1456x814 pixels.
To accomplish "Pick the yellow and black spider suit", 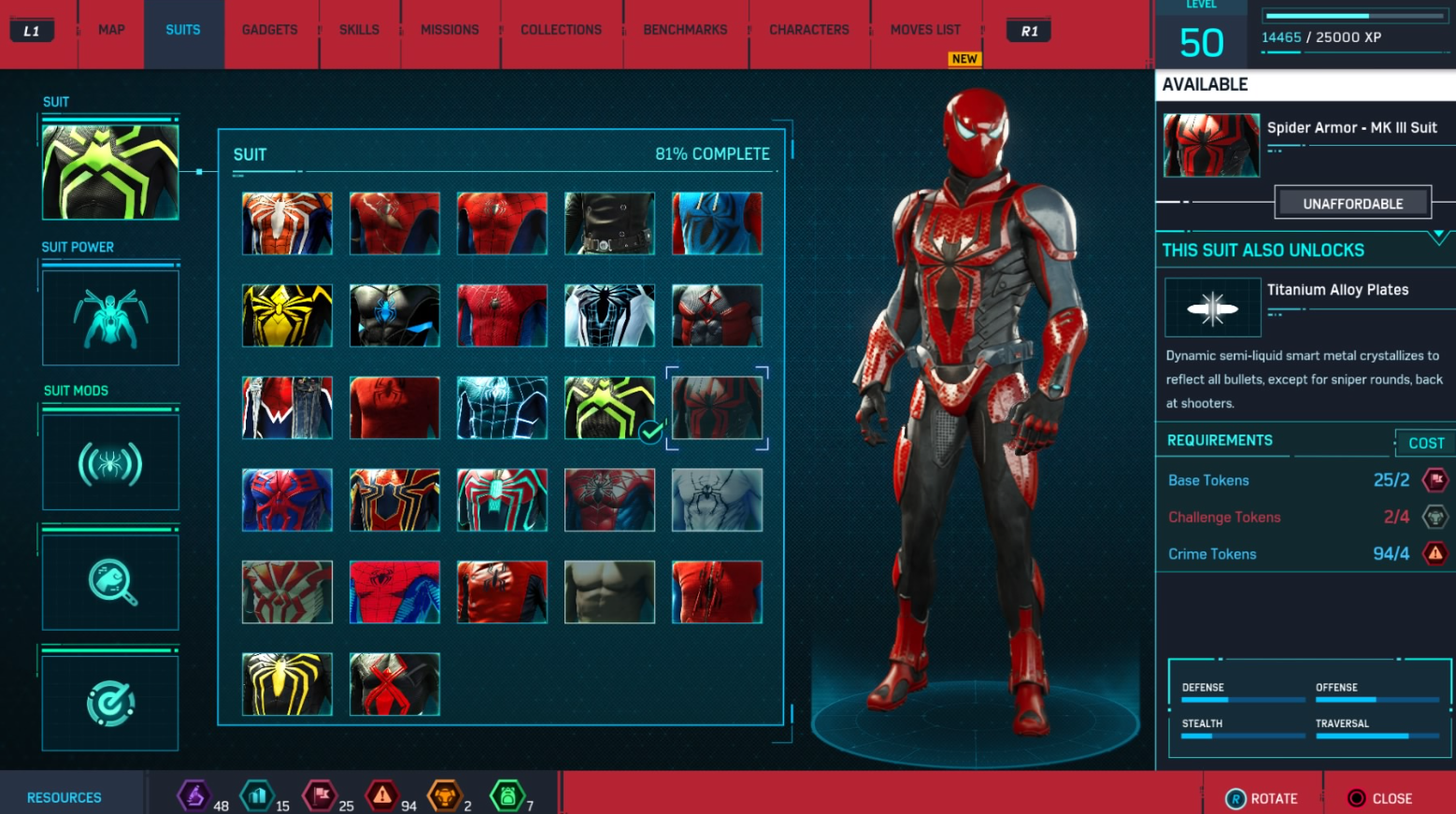I will pos(287,316).
